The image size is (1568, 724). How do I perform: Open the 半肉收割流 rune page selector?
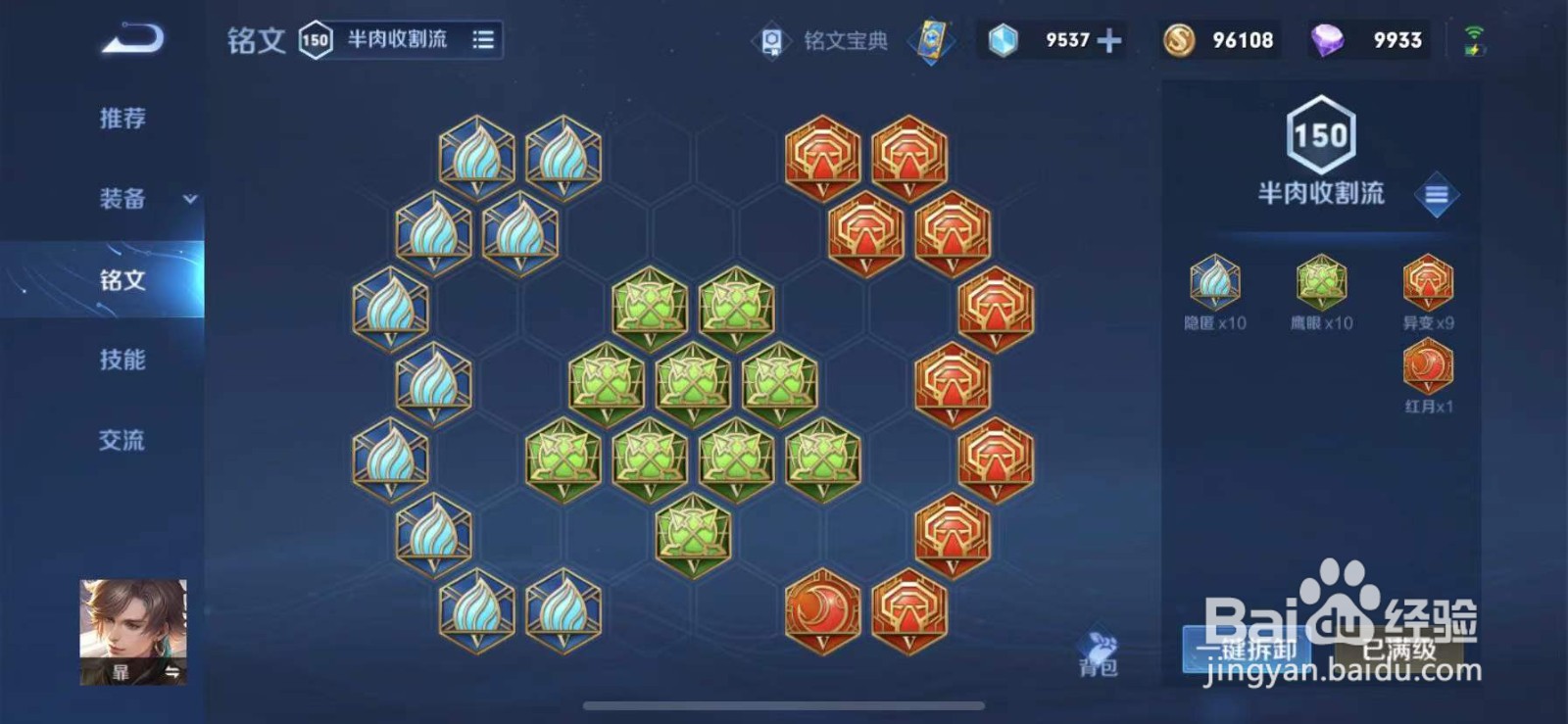click(397, 41)
